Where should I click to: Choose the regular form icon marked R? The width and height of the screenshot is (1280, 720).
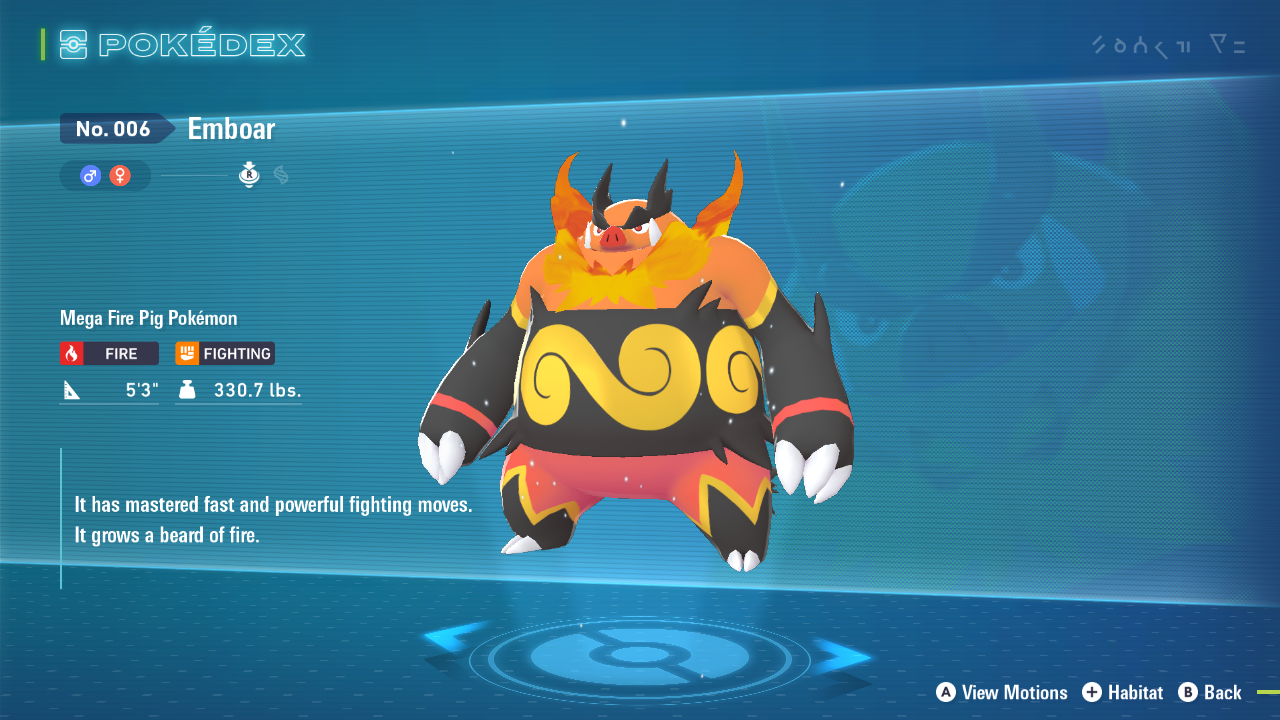[x=249, y=175]
